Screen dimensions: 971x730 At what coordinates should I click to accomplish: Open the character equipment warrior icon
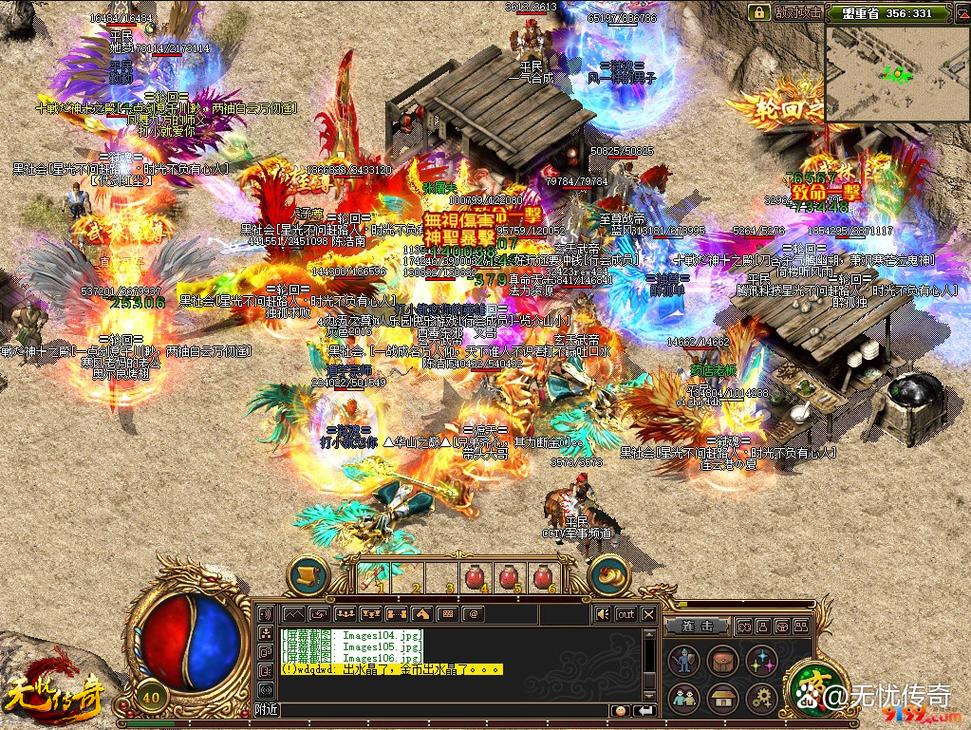684,660
